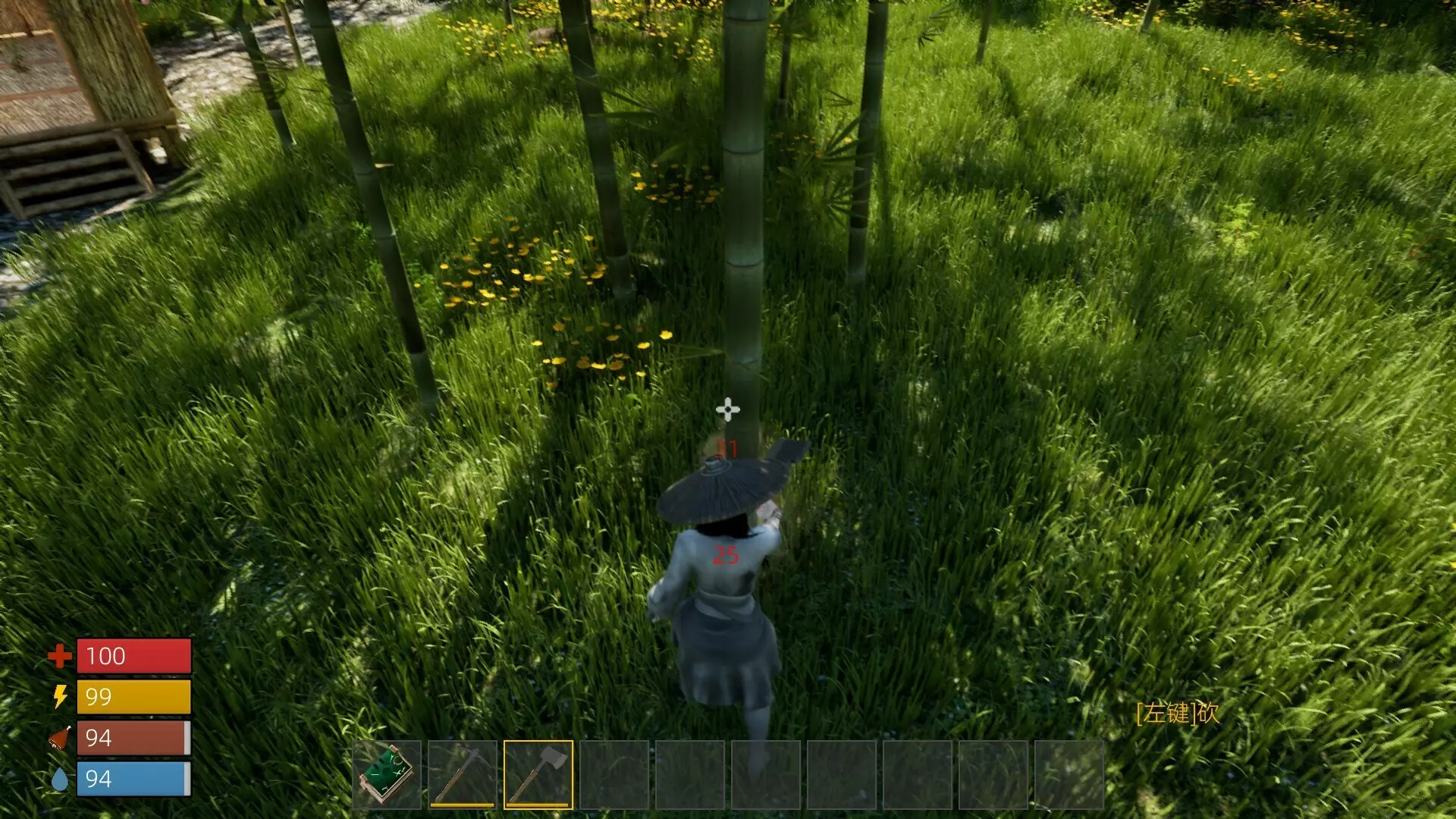The image size is (1456, 819).
Task: Equip the pickaxe from the hotbar
Action: 463,774
